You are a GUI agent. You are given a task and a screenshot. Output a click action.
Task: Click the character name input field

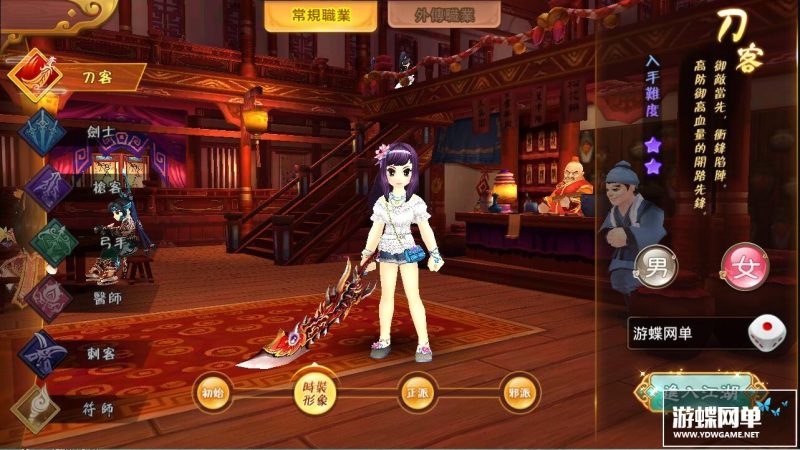(685, 332)
